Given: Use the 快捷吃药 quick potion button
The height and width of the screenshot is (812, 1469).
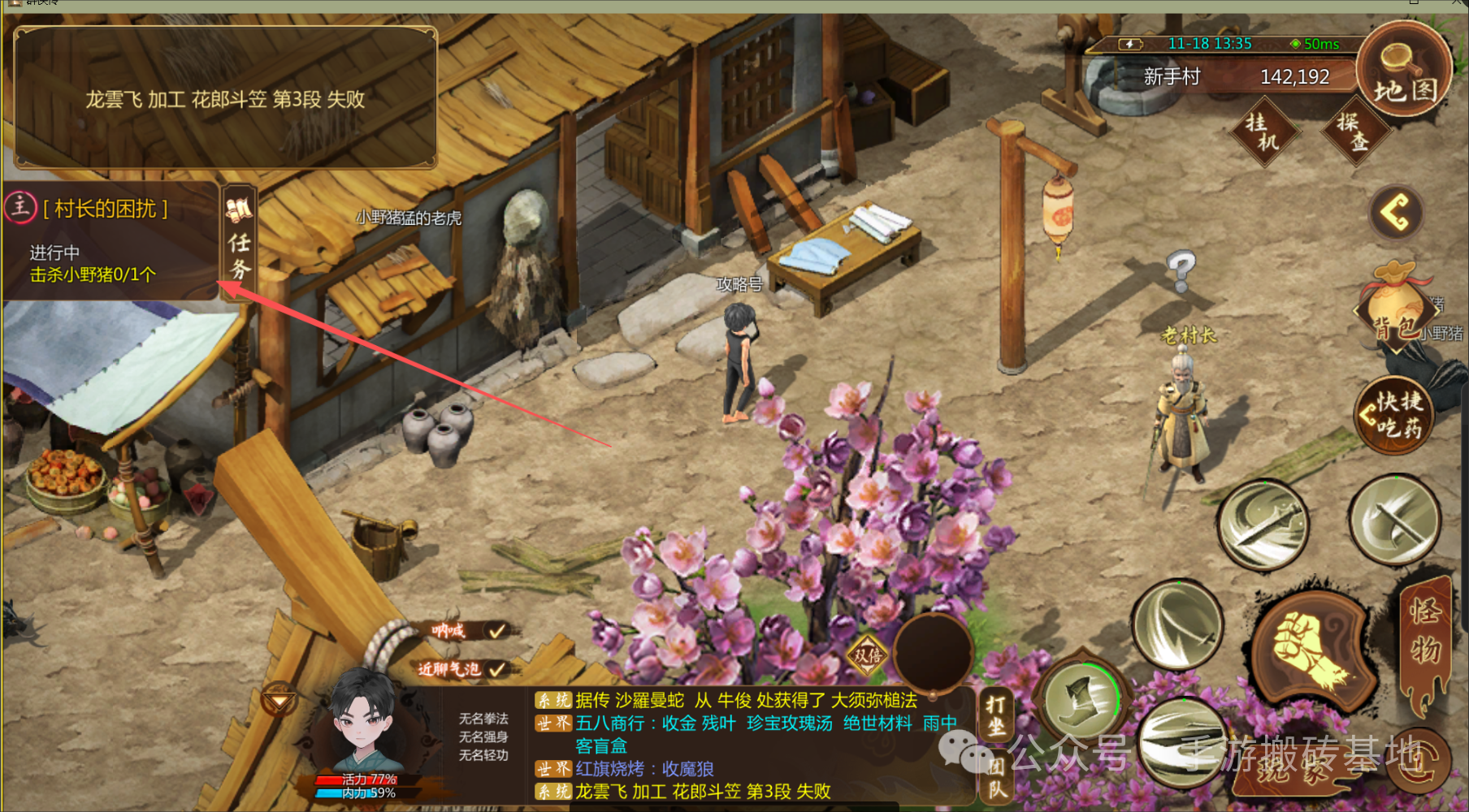Looking at the screenshot, I should pos(1394,414).
